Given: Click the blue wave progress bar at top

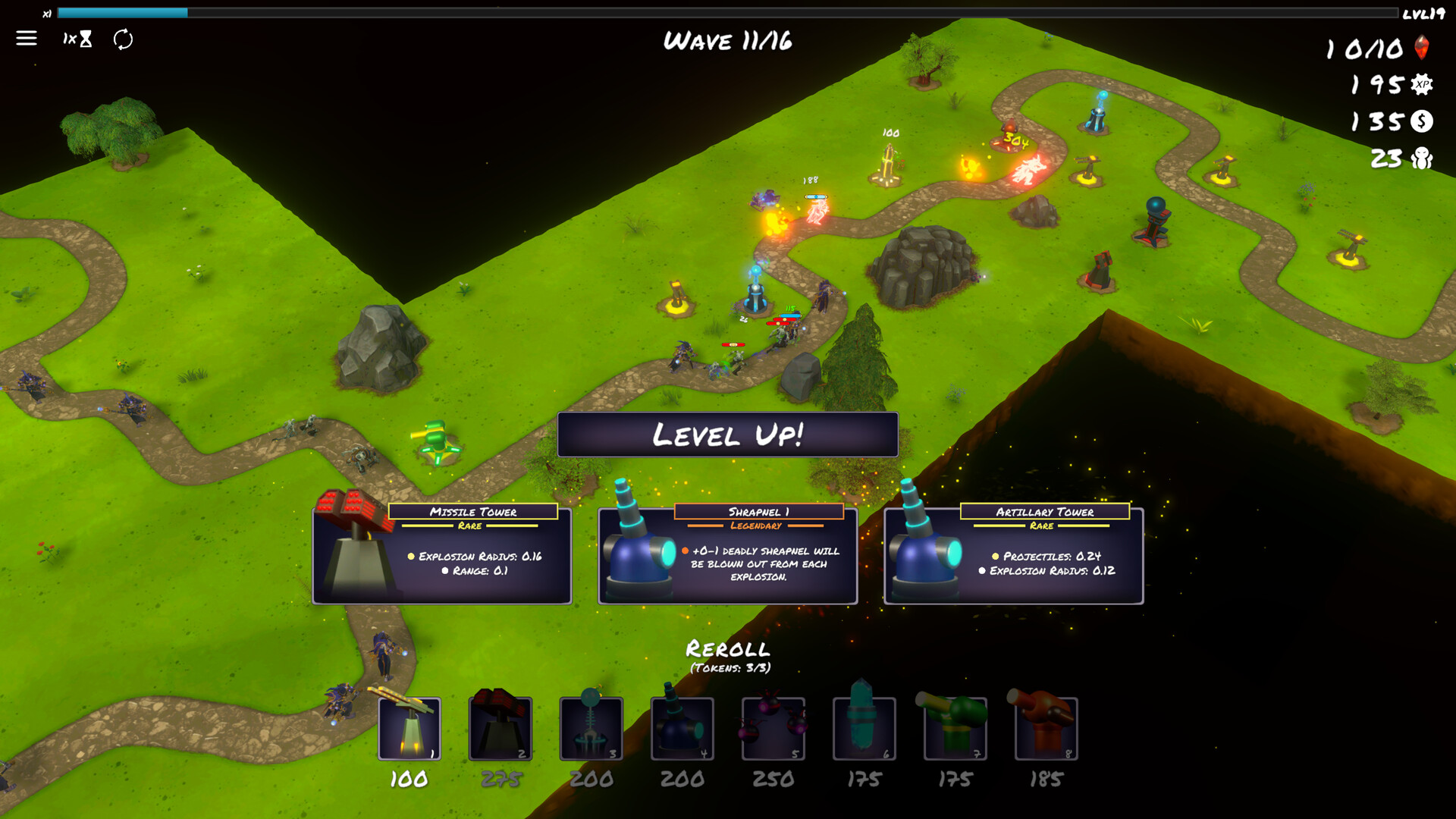Looking at the screenshot, I should pos(121,12).
